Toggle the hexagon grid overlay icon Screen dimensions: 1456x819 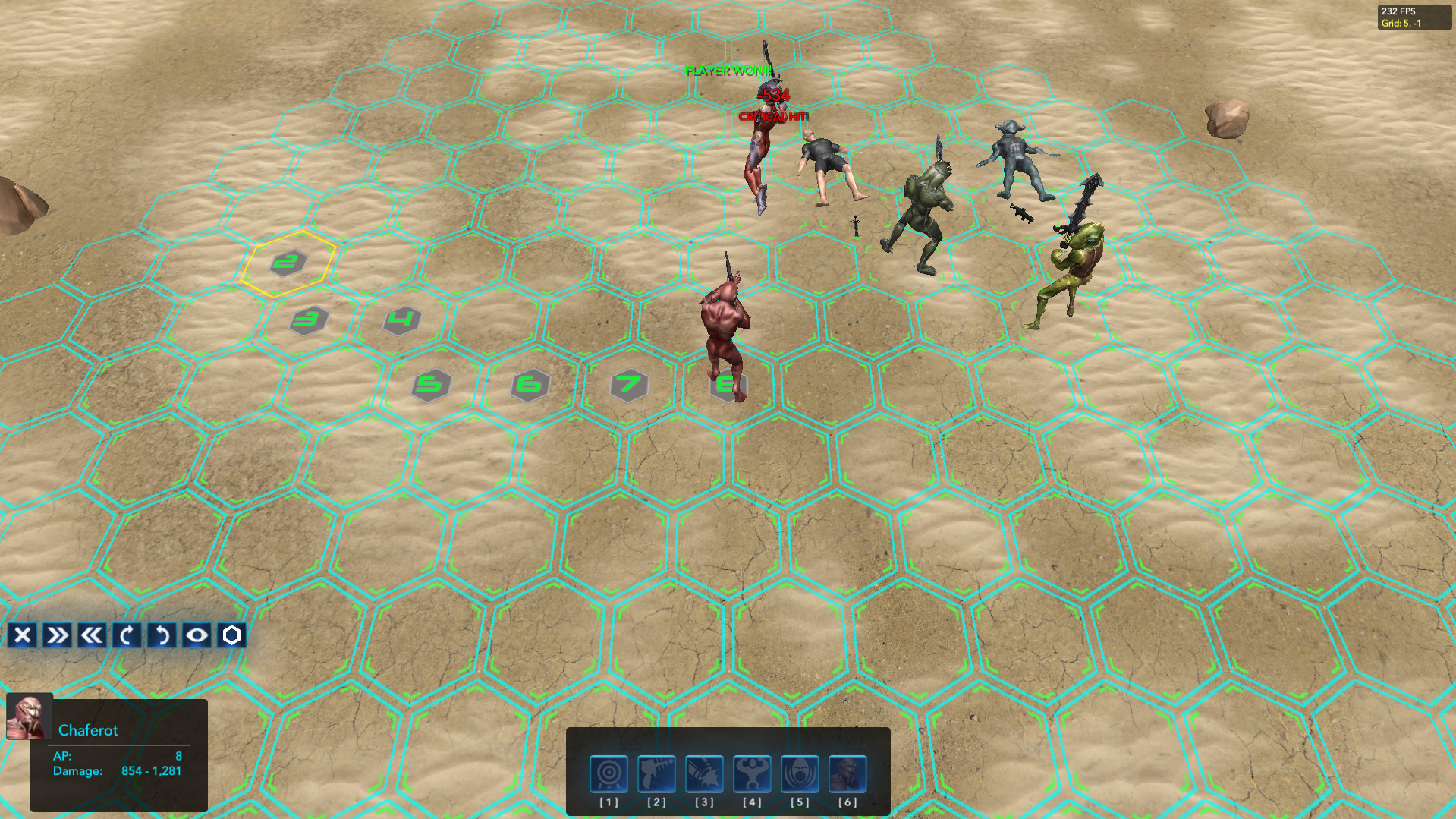pyautogui.click(x=231, y=636)
